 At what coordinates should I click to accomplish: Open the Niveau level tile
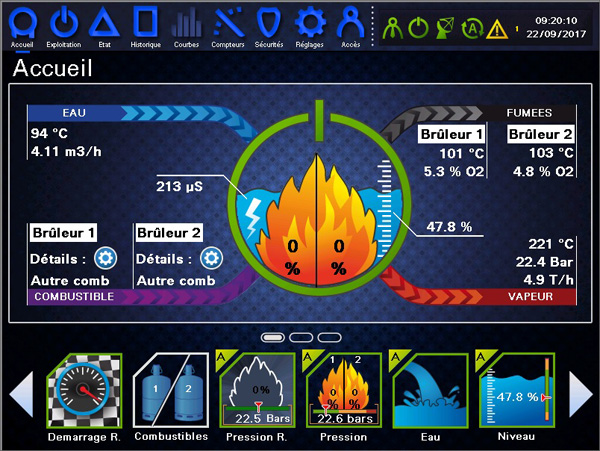pyautogui.click(x=514, y=391)
